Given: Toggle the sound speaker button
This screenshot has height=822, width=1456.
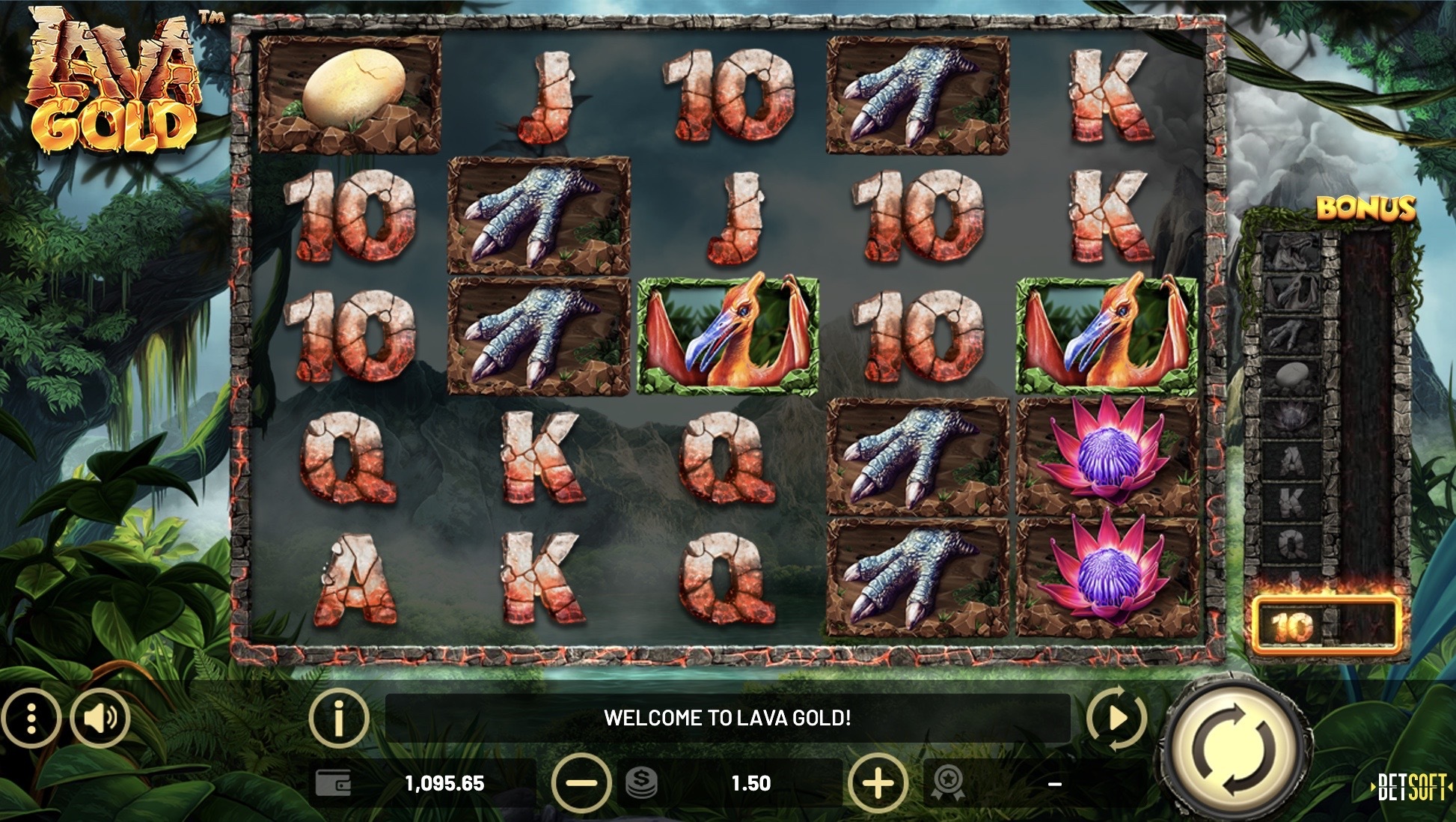Looking at the screenshot, I should [100, 719].
